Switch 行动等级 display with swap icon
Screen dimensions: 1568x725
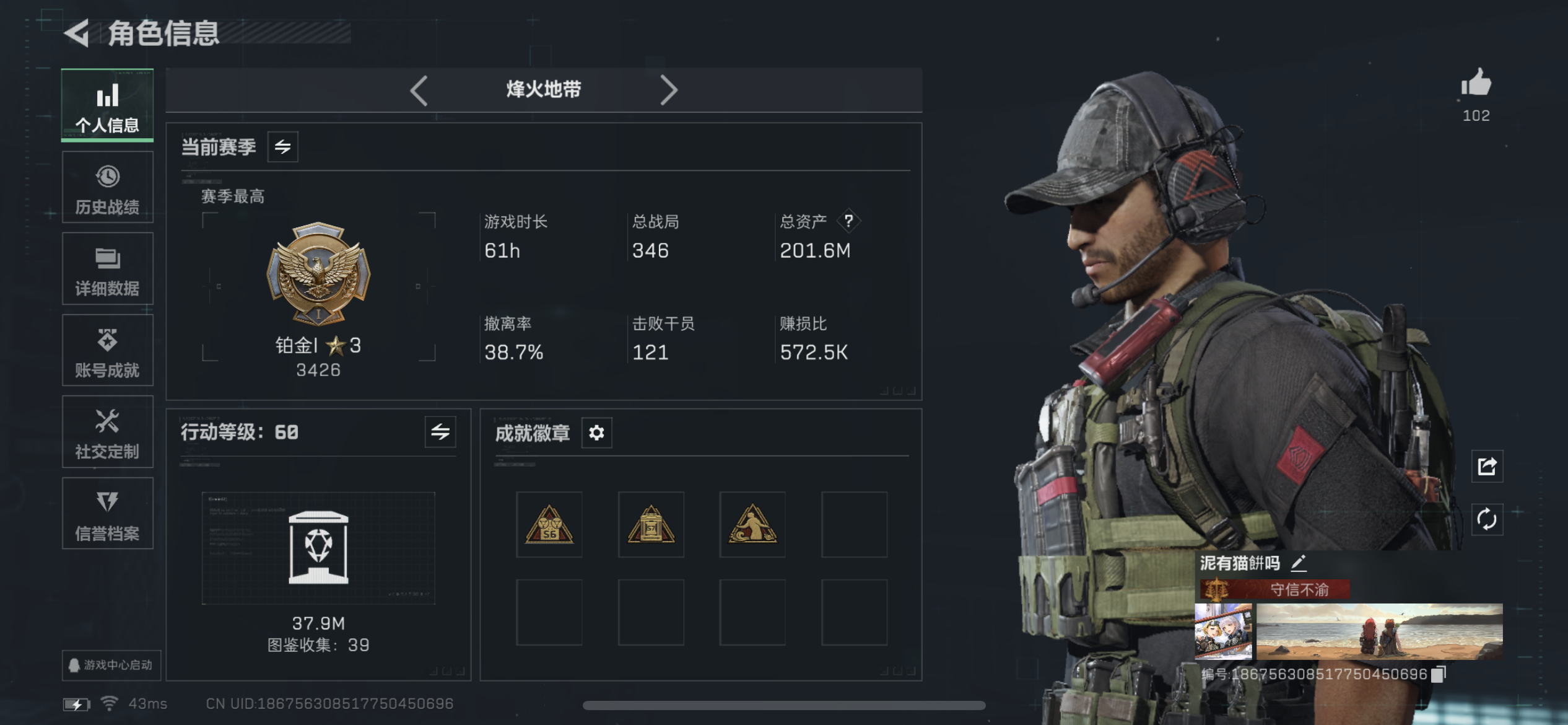point(441,433)
